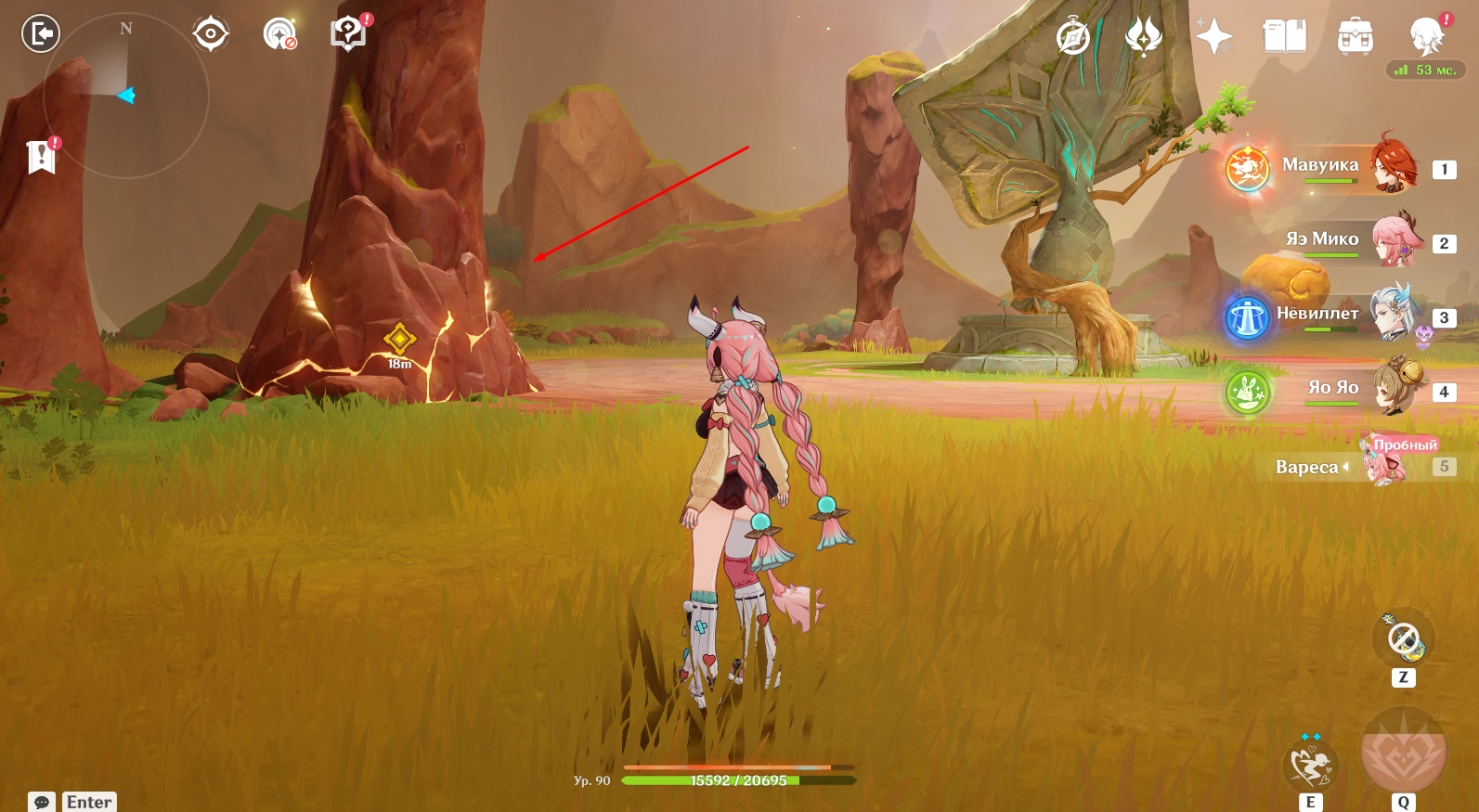The width and height of the screenshot is (1479, 812).
Task: Click the crosshair target icon
Action: click(211, 34)
